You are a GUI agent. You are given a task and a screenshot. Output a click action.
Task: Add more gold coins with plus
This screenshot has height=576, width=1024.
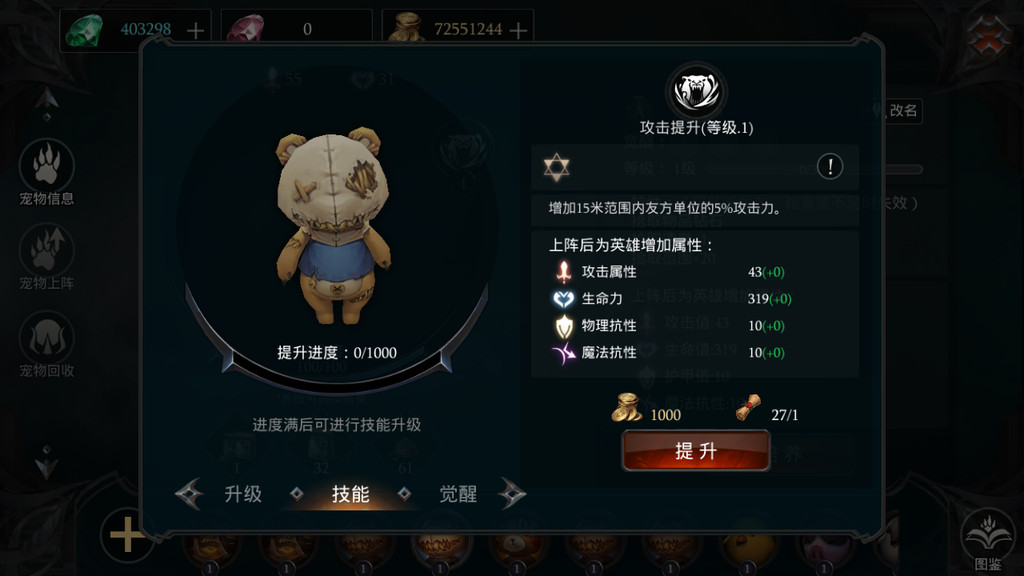click(x=518, y=30)
